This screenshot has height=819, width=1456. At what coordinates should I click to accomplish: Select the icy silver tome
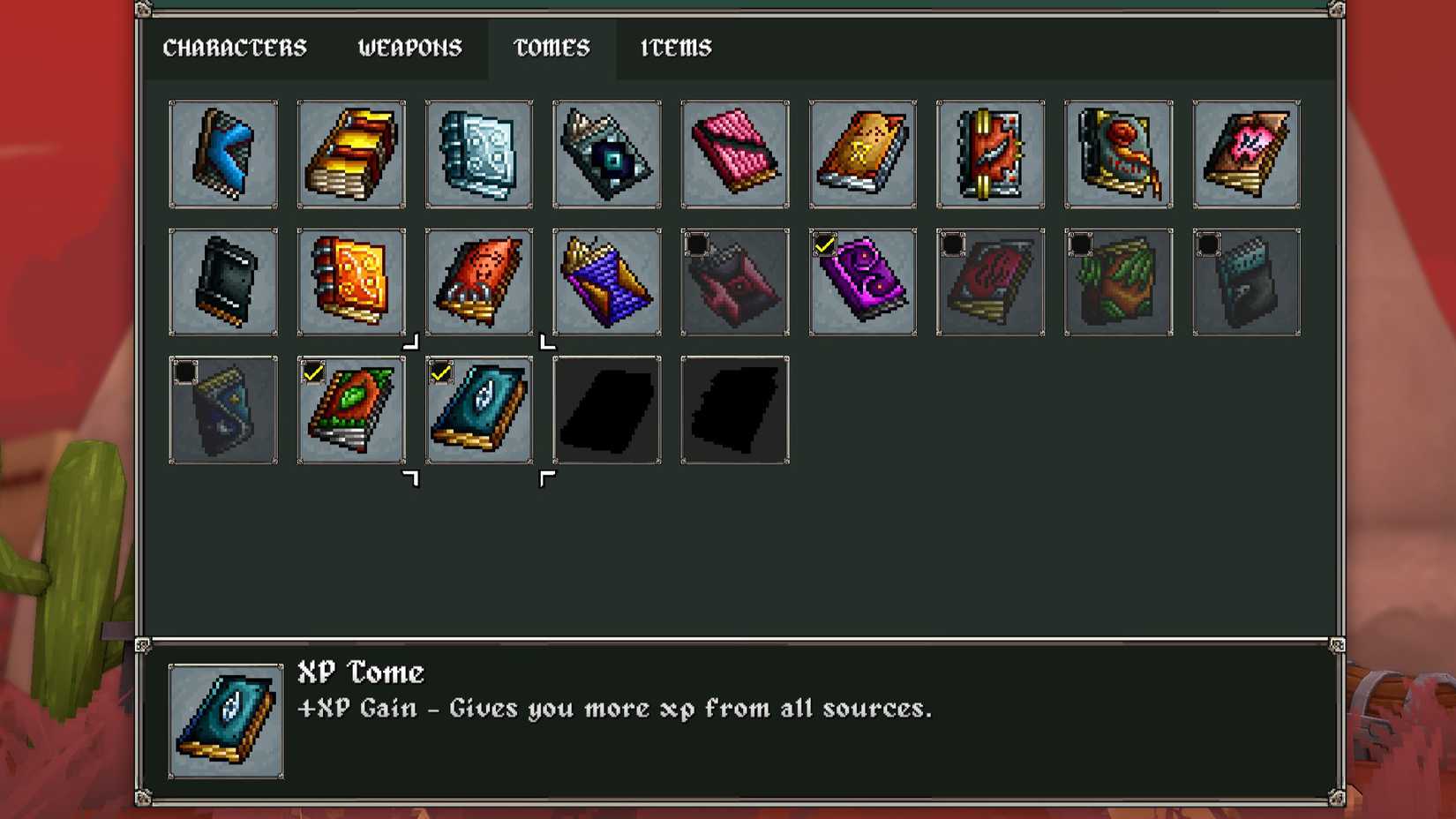(x=478, y=154)
